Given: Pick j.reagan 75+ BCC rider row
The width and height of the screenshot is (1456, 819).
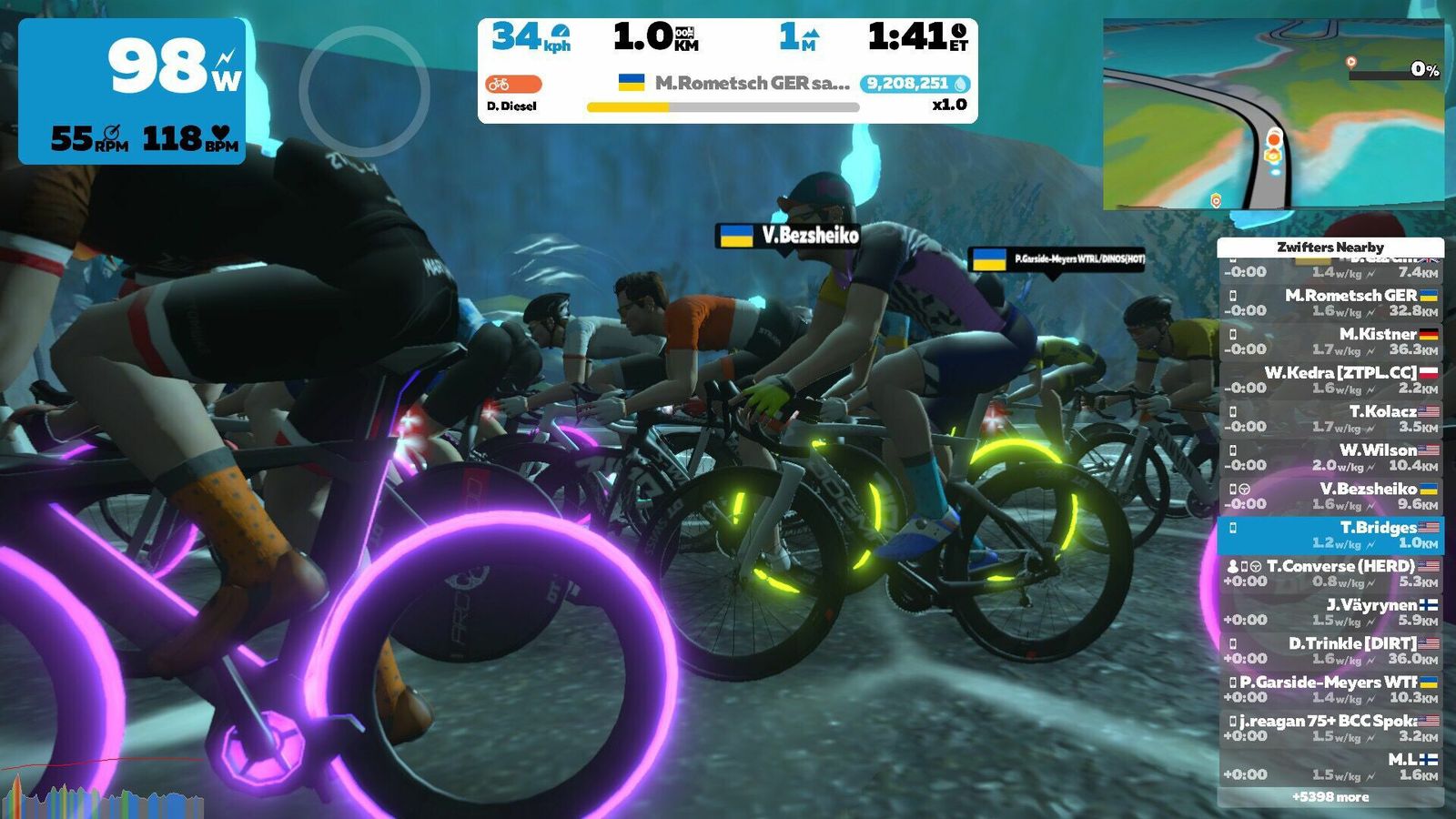Looking at the screenshot, I should [1330, 728].
